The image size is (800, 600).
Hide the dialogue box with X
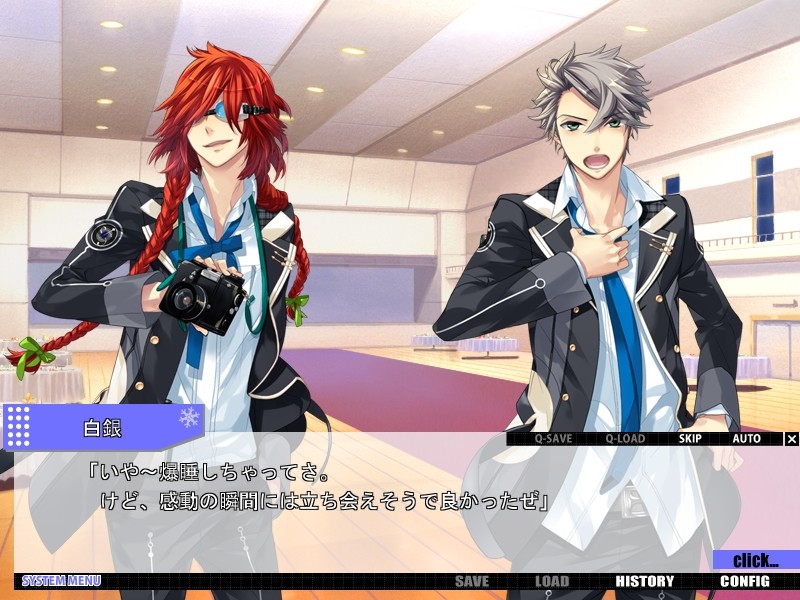pyautogui.click(x=792, y=439)
